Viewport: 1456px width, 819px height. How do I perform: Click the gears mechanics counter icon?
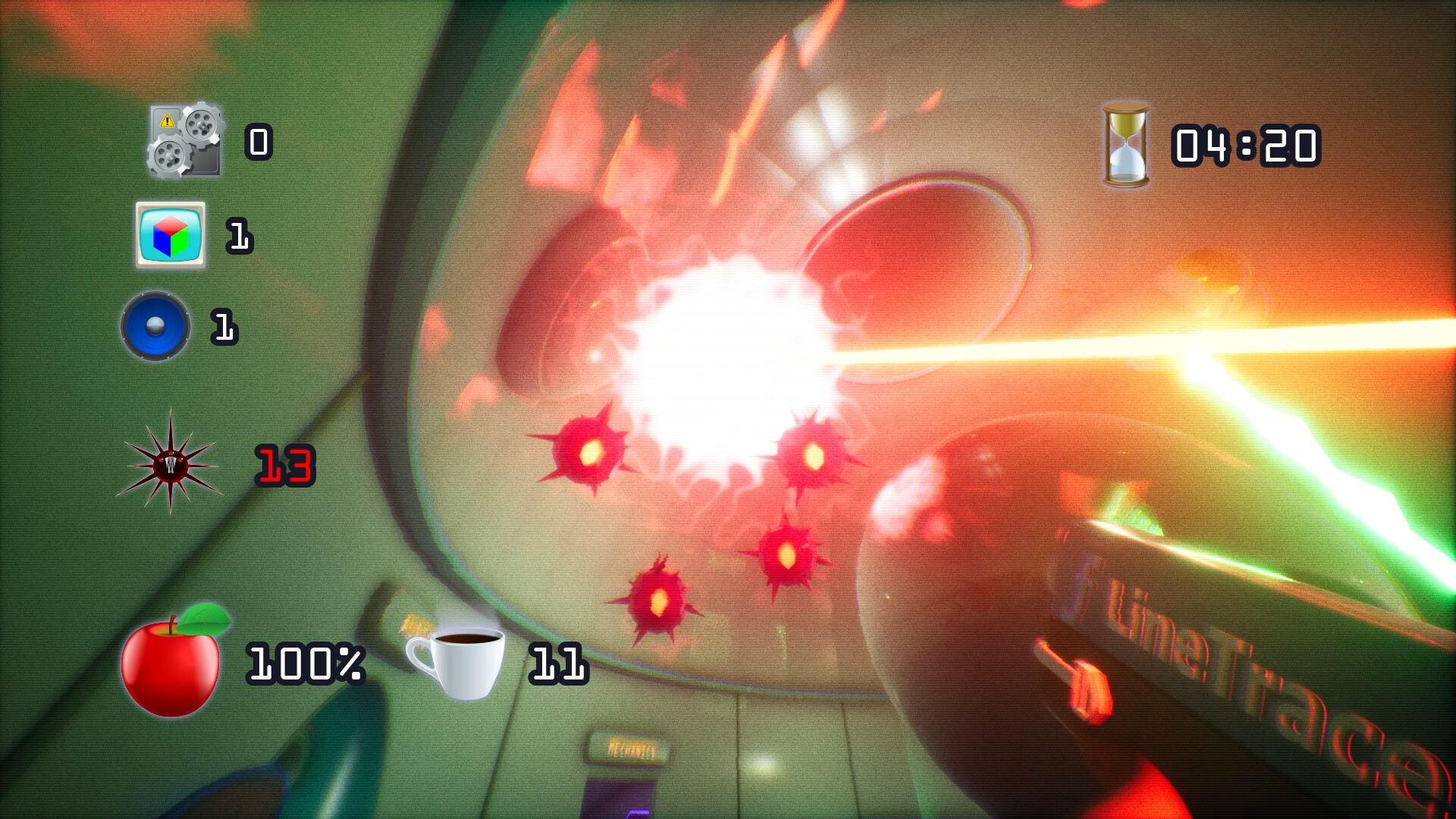pyautogui.click(x=184, y=144)
